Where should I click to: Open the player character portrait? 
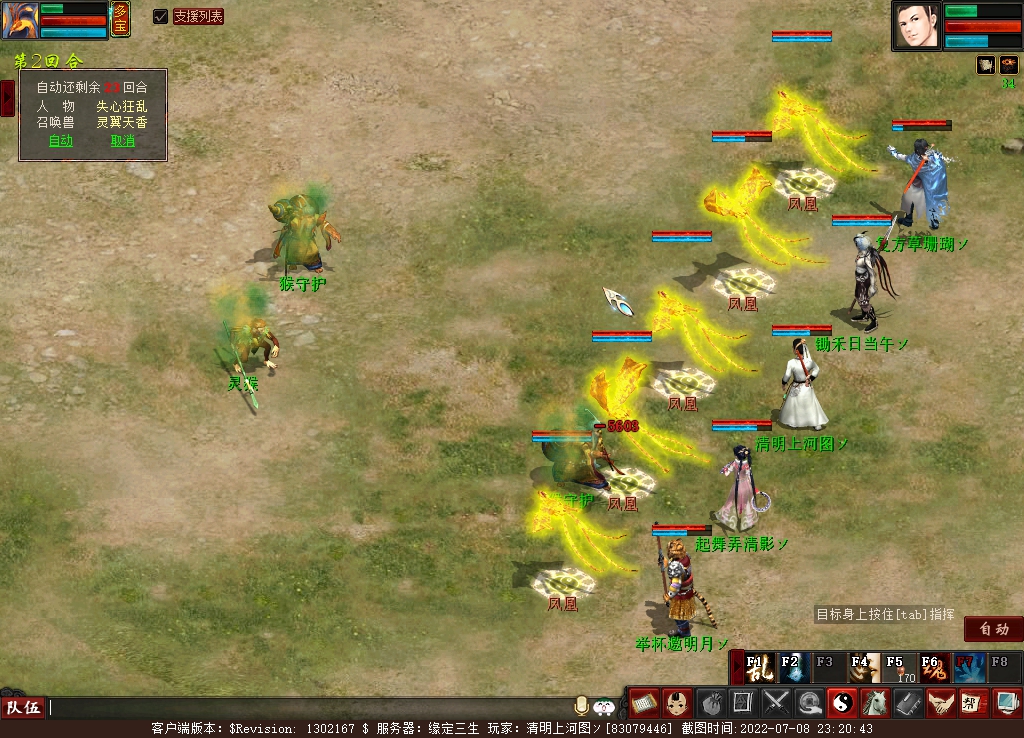coord(917,26)
